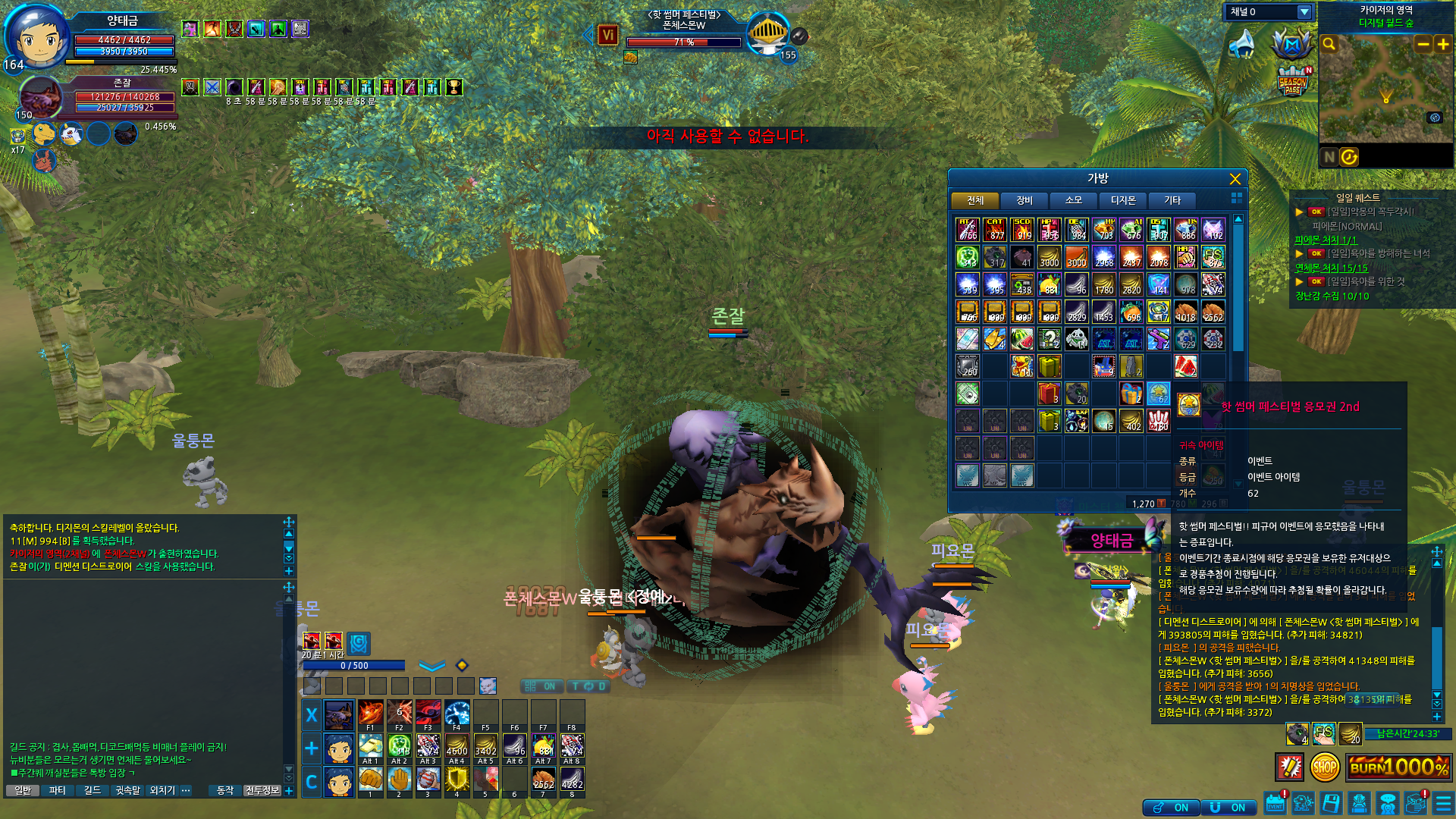Open the 채널 0 channel dropdown
Image resolution: width=1456 pixels, height=819 pixels.
click(1304, 12)
